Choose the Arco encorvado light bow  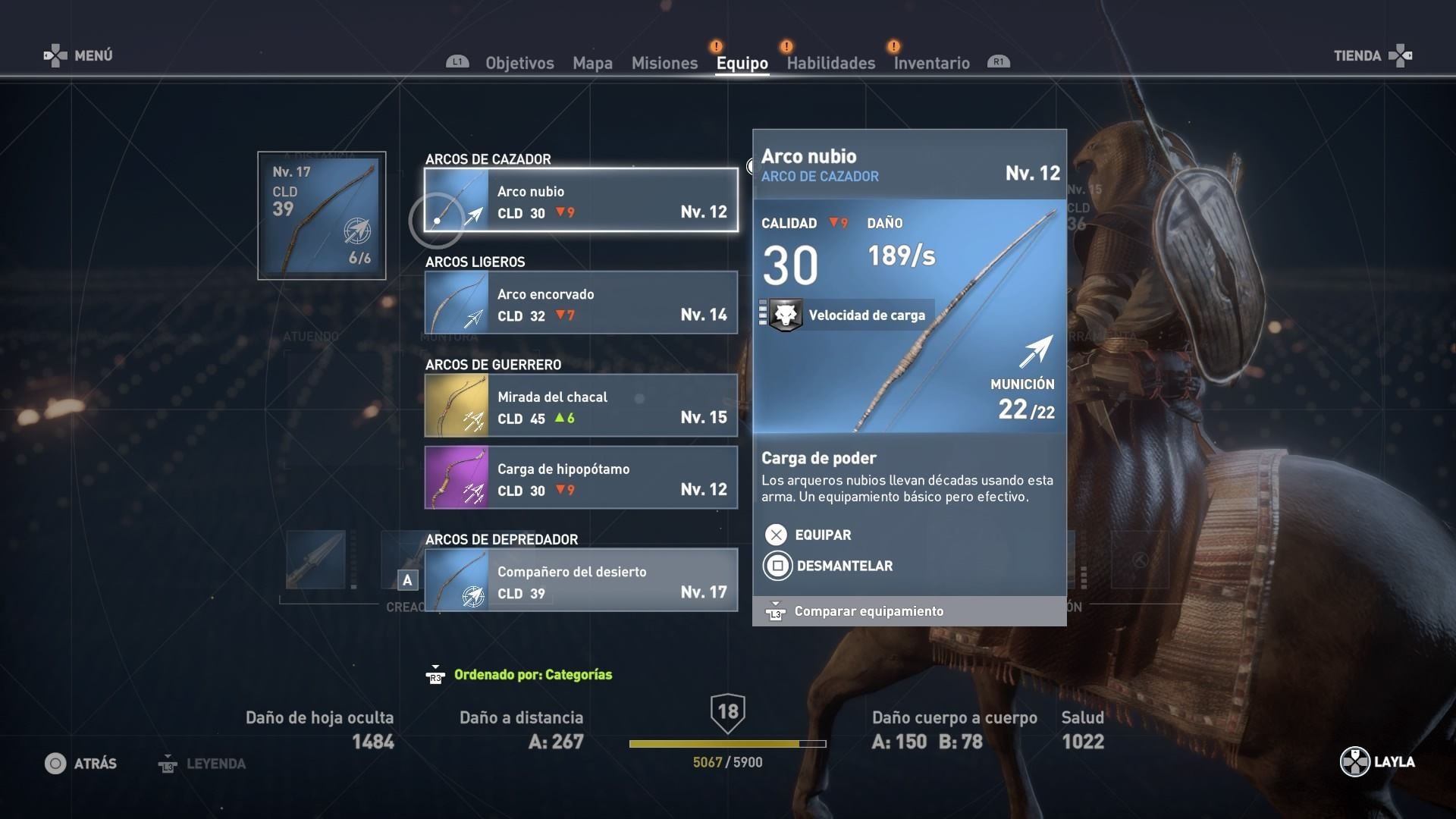point(581,303)
